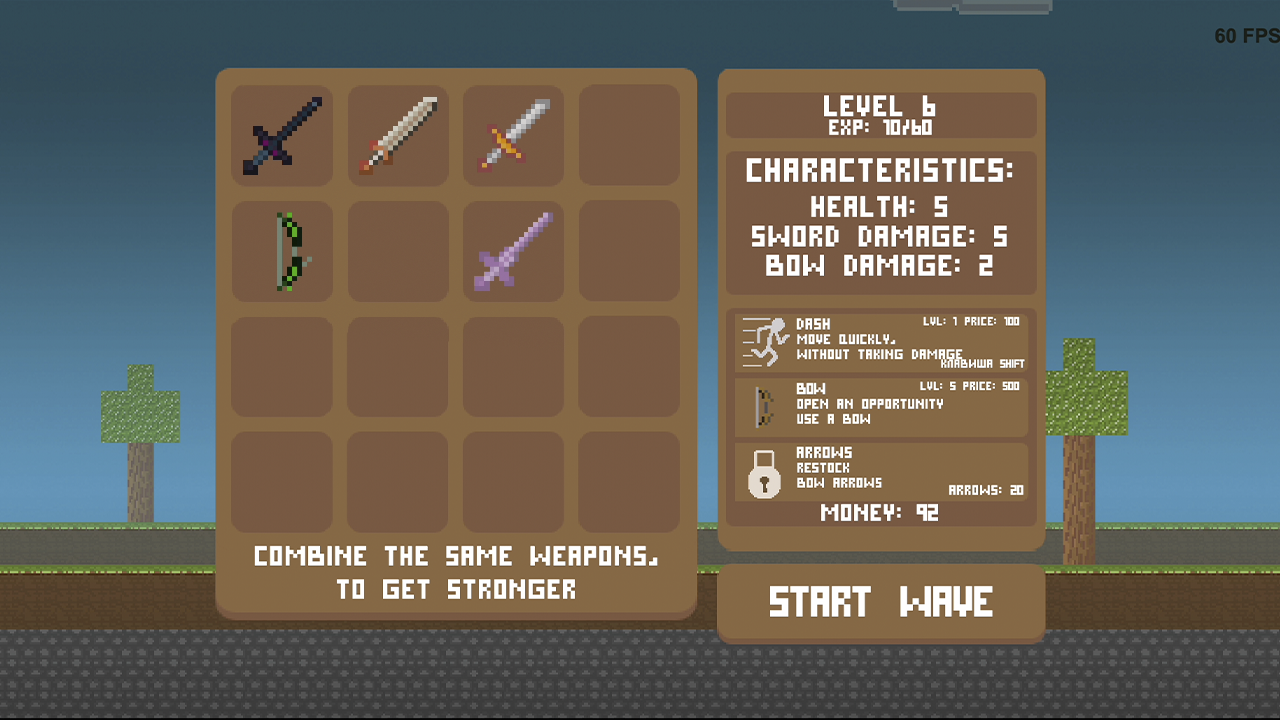Click the Characteristics panel title
The width and height of the screenshot is (1280, 720).
tap(881, 171)
